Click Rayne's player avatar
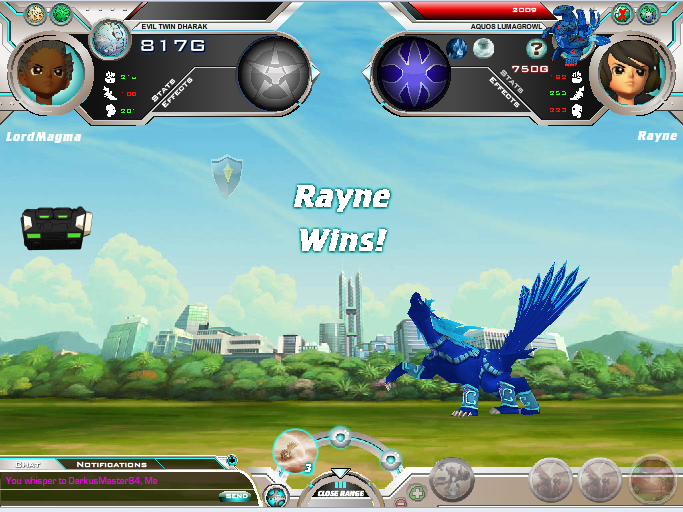This screenshot has height=512, width=683. [x=631, y=73]
